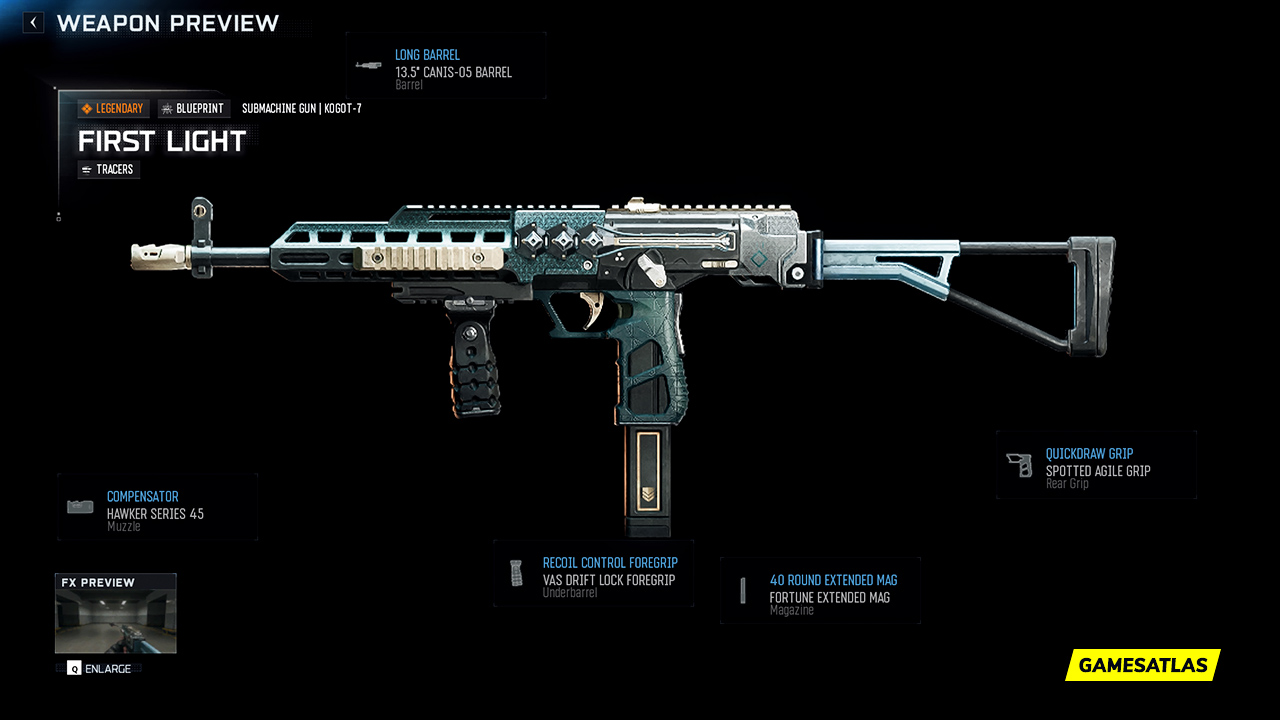Screen dimensions: 1280x720
Task: Toggle the Legendary rarity tag
Action: pyautogui.click(x=112, y=108)
